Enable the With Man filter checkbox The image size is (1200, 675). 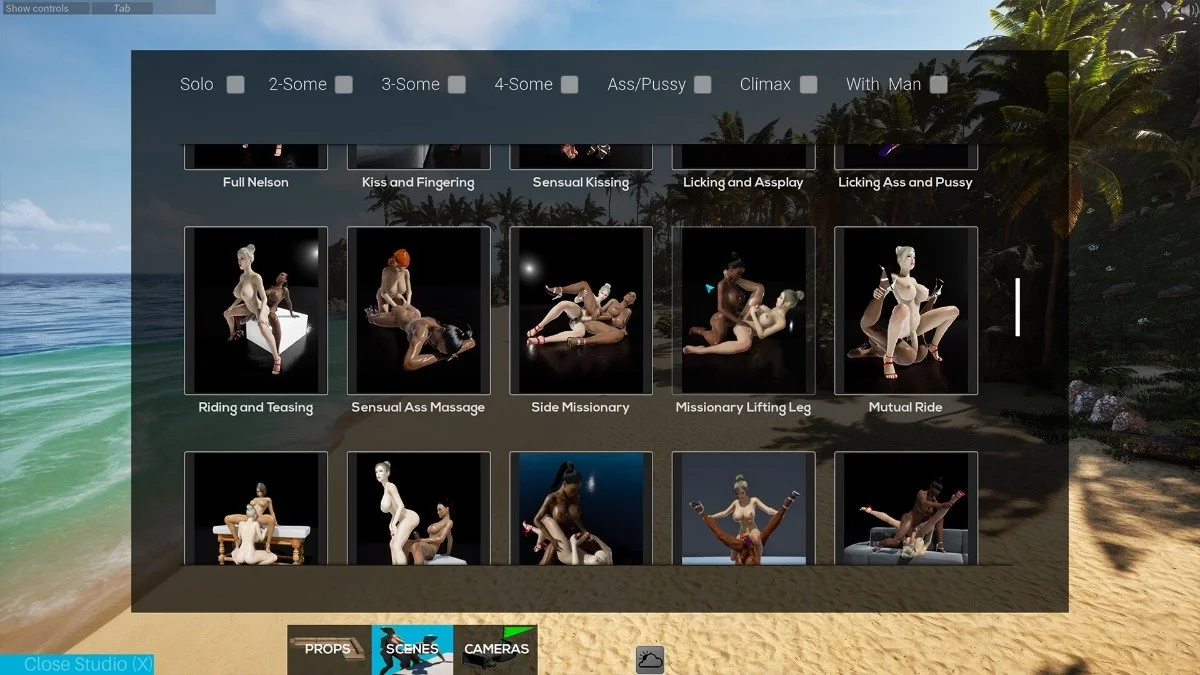pyautogui.click(x=938, y=85)
